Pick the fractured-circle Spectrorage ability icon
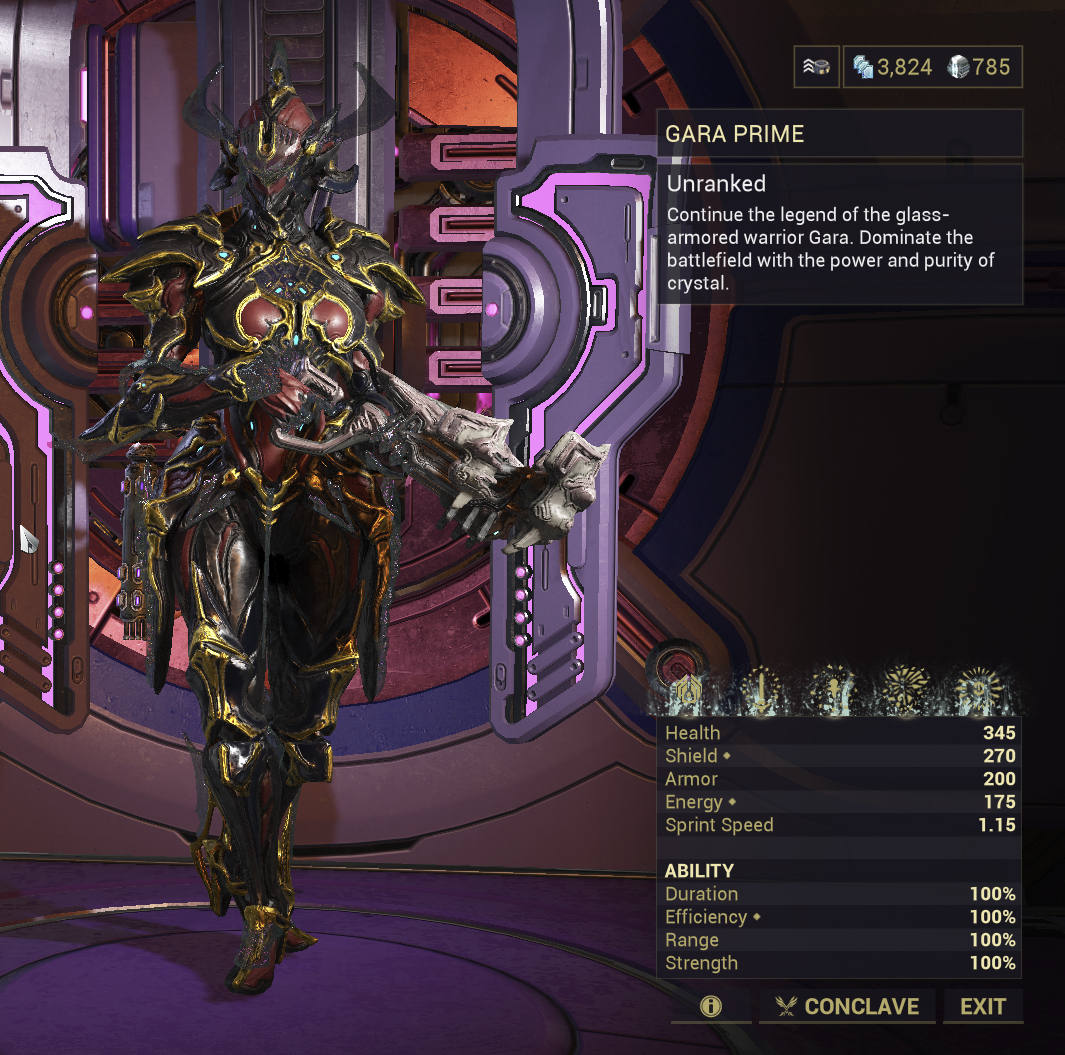 pyautogui.click(x=906, y=690)
